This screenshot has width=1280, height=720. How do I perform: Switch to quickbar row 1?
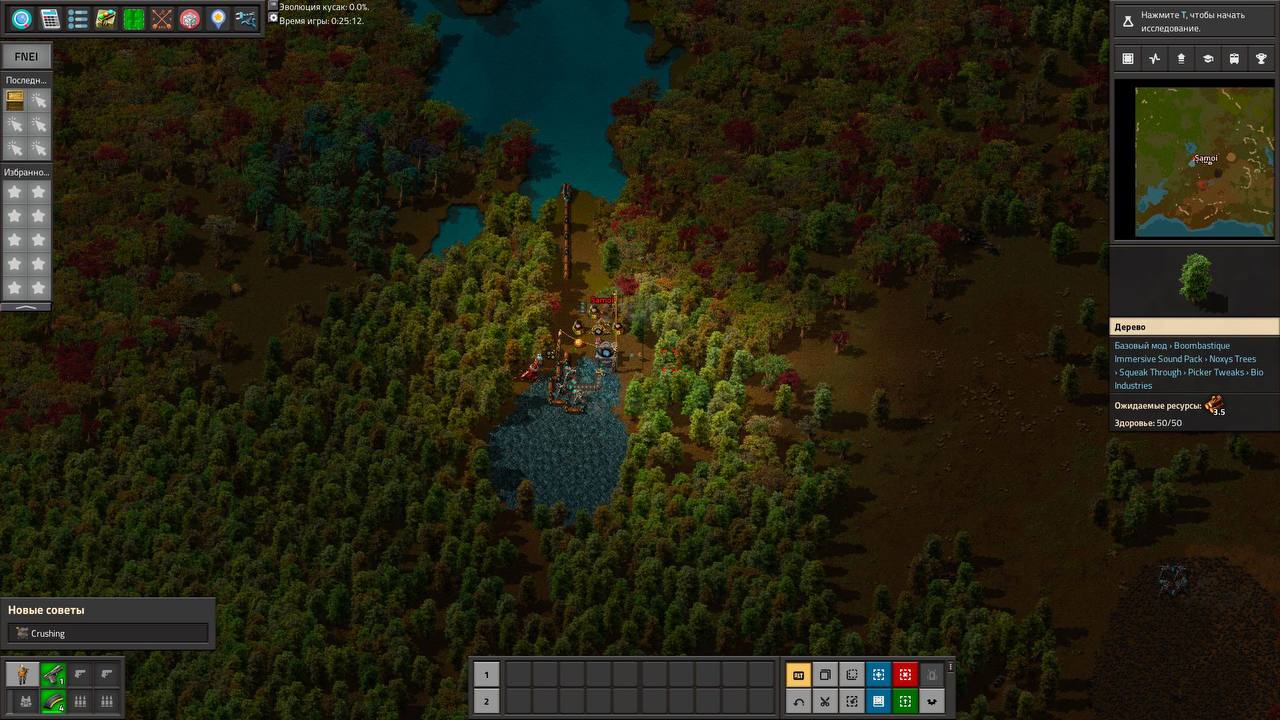[x=486, y=675]
